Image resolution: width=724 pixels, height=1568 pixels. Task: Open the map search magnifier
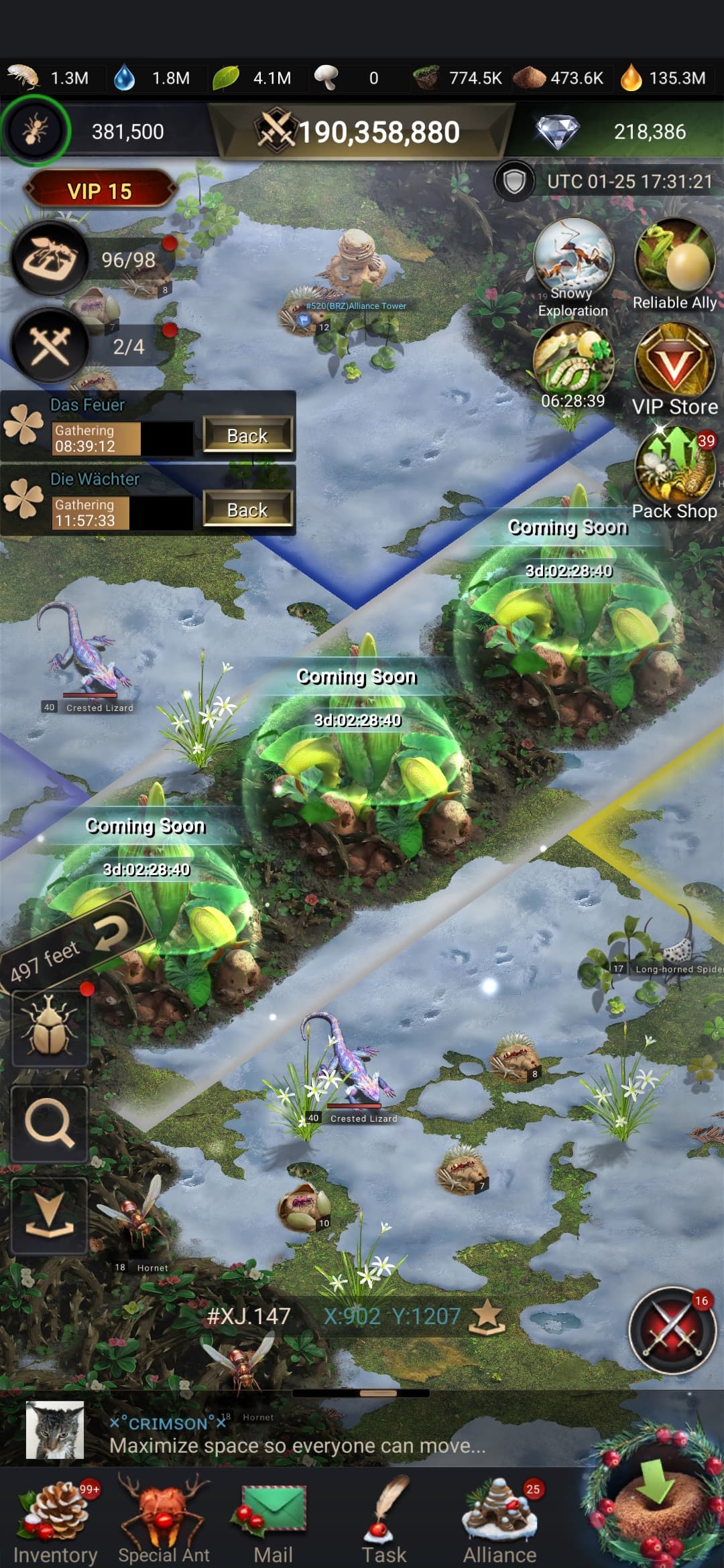(x=50, y=1124)
